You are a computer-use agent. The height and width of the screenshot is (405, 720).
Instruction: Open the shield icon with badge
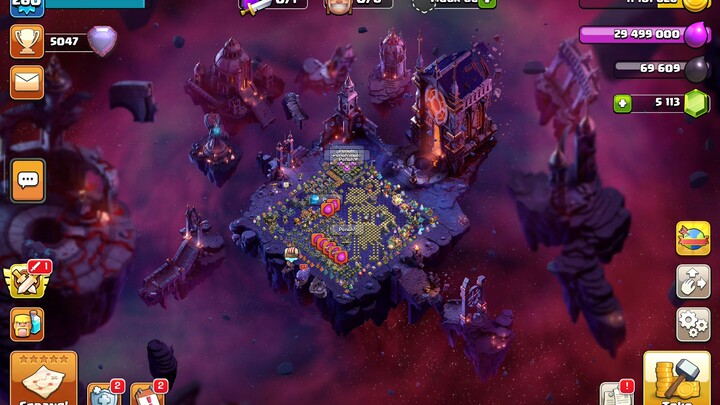point(103,394)
